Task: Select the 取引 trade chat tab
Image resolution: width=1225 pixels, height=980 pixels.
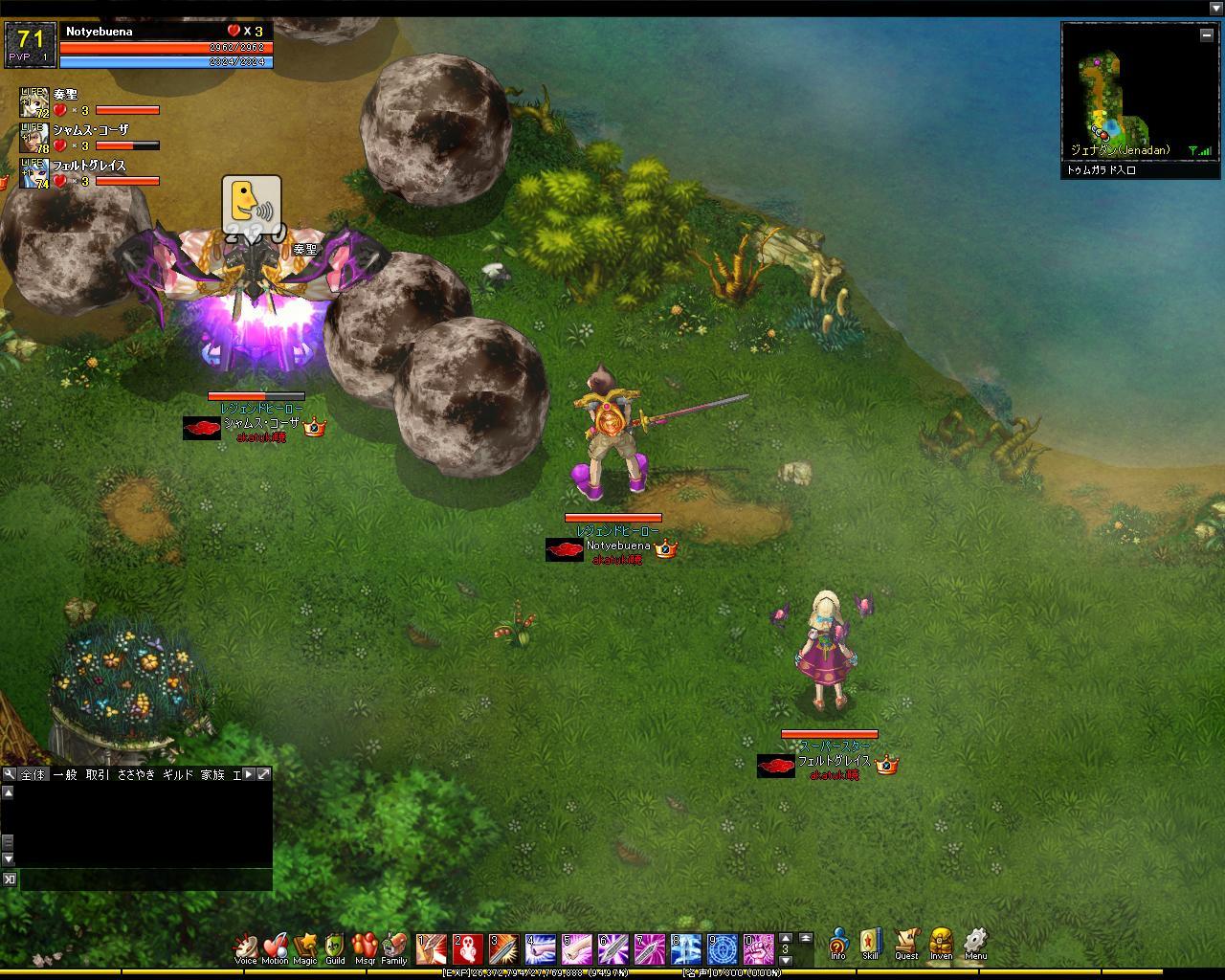Action: coord(98,774)
